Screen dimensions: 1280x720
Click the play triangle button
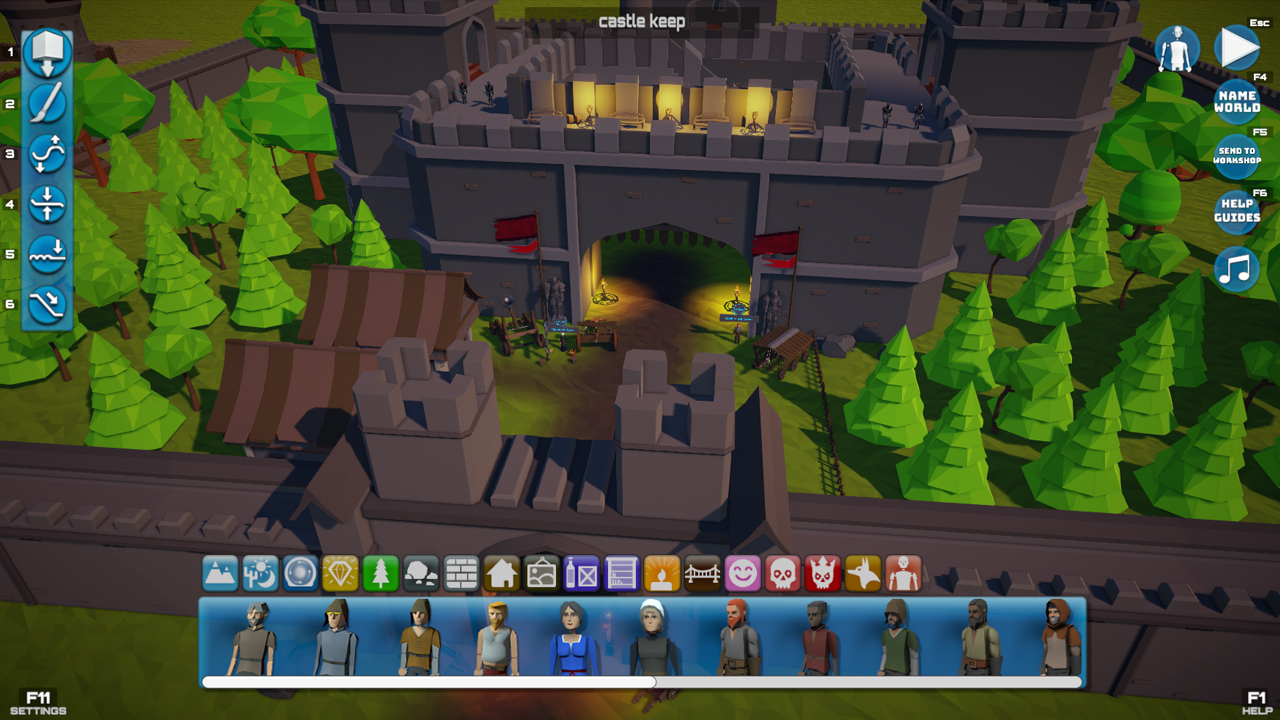(x=1236, y=47)
